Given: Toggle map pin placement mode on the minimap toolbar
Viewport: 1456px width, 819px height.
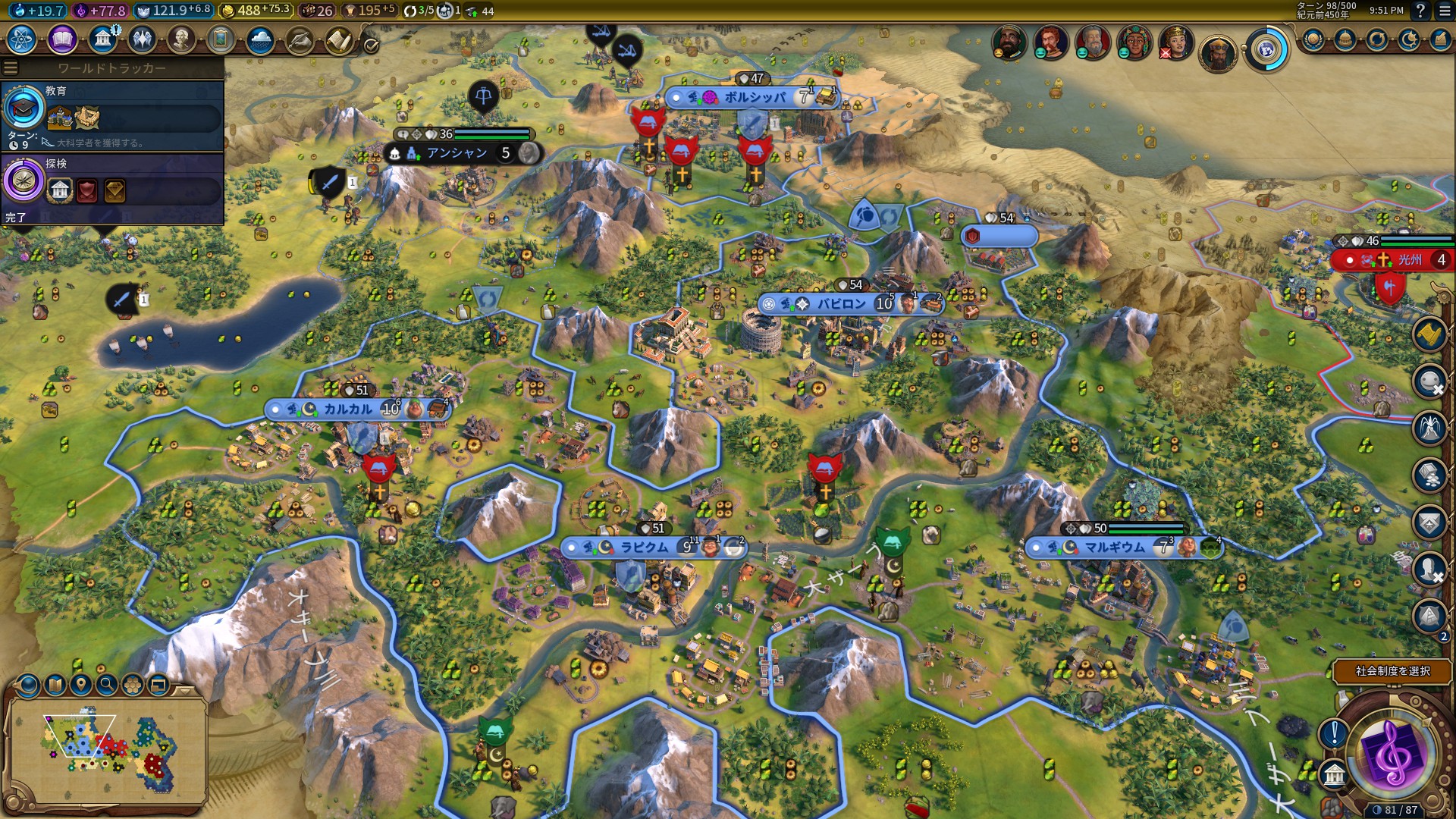Looking at the screenshot, I should [81, 685].
